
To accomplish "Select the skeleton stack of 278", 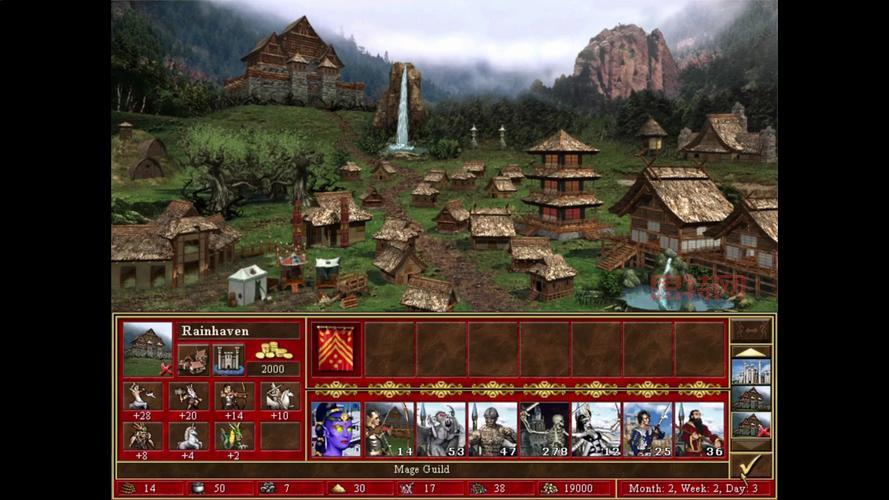I will tap(544, 428).
